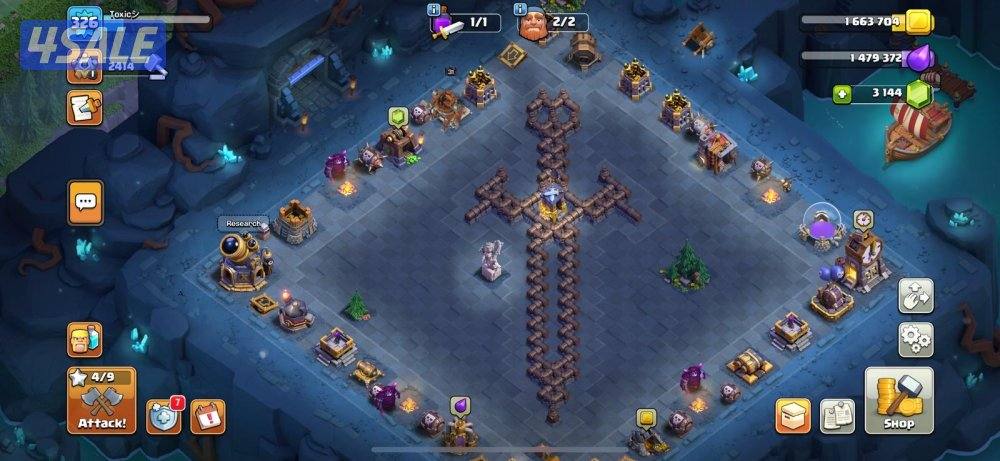1000x461 pixels.
Task: Tap the Attack! button
Action: click(x=101, y=400)
